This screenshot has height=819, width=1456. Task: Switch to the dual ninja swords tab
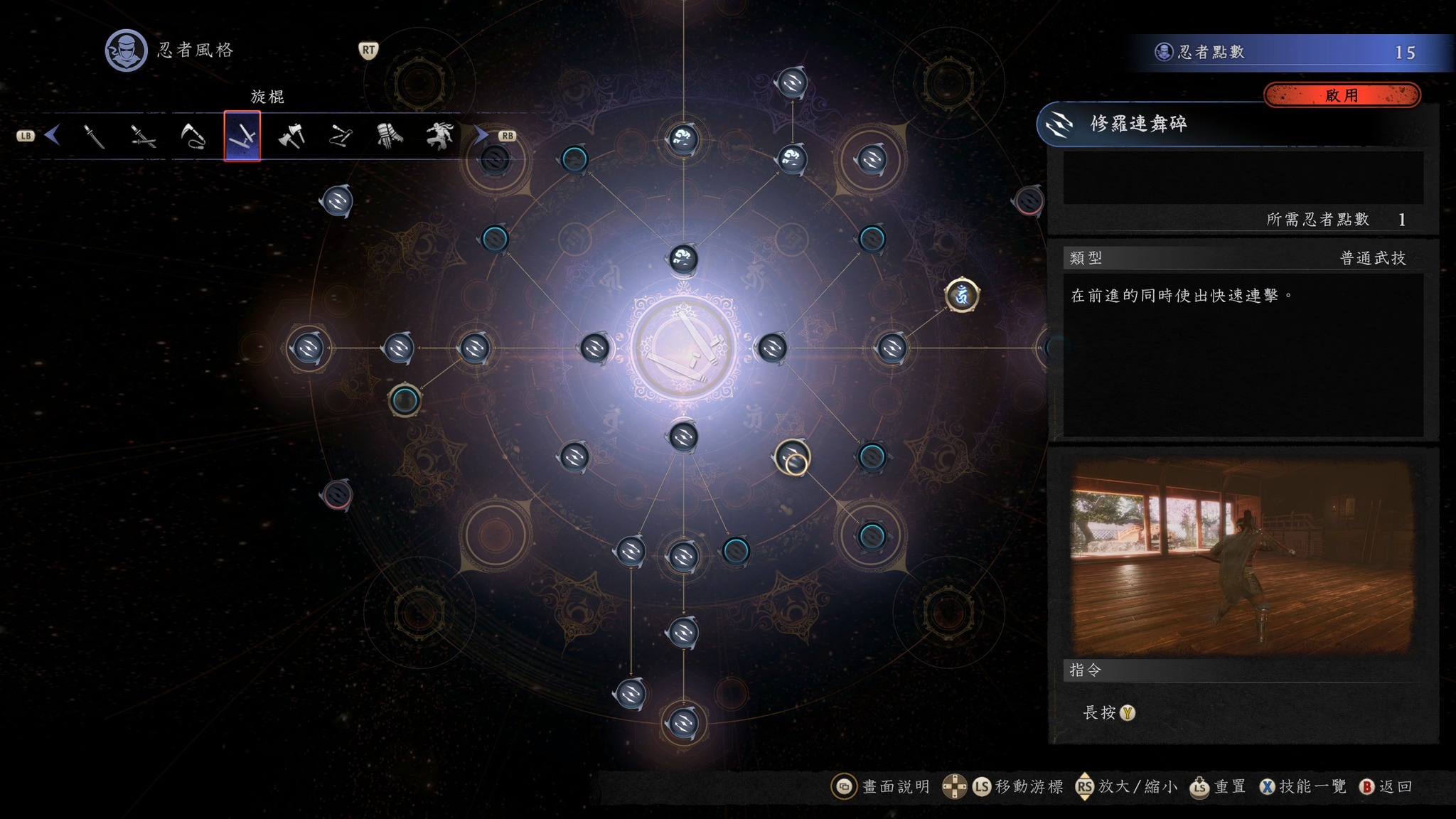coord(143,136)
